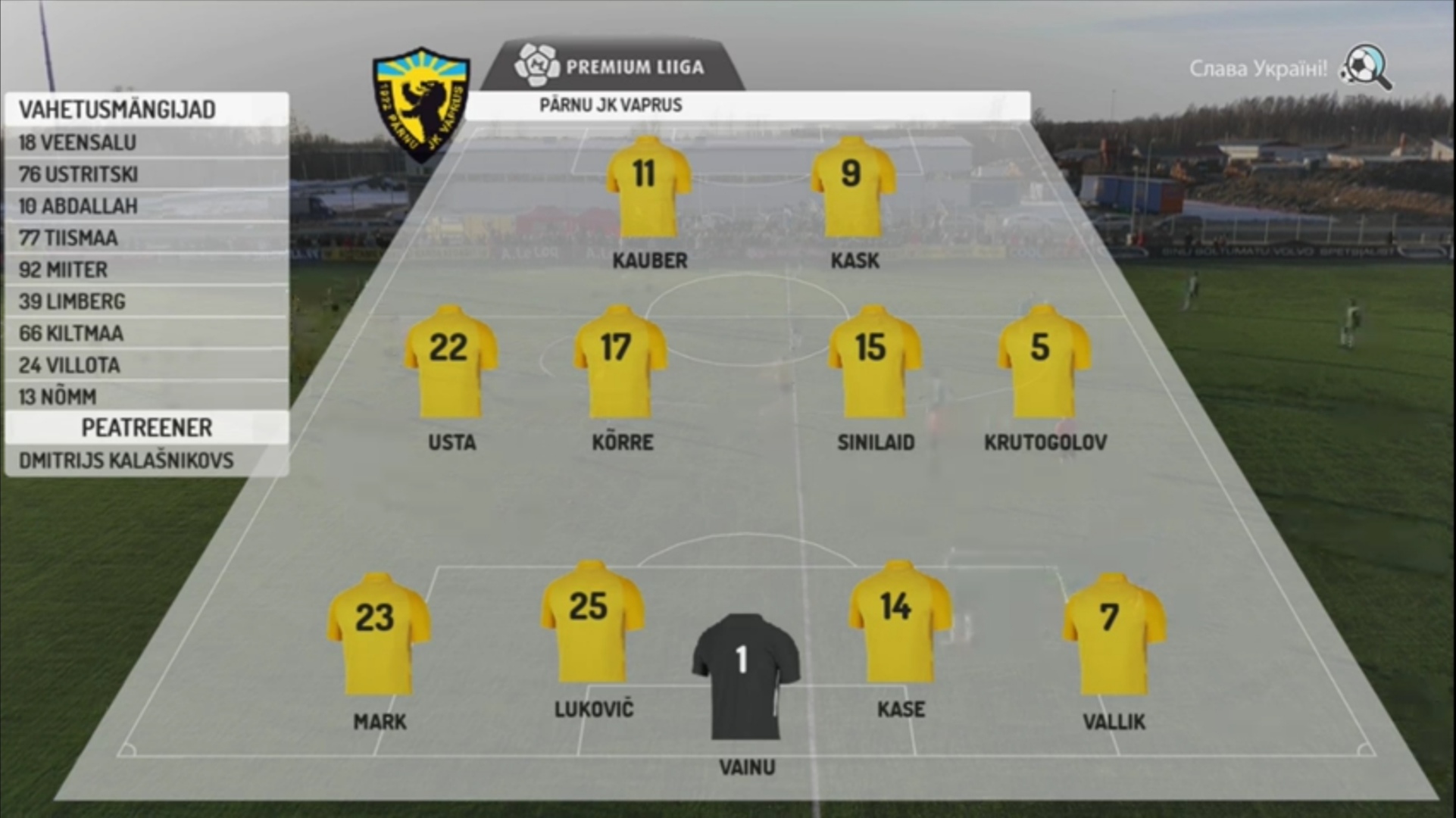Choose substitute 13 Nõmm row
This screenshot has width=1456, height=818.
[146, 397]
